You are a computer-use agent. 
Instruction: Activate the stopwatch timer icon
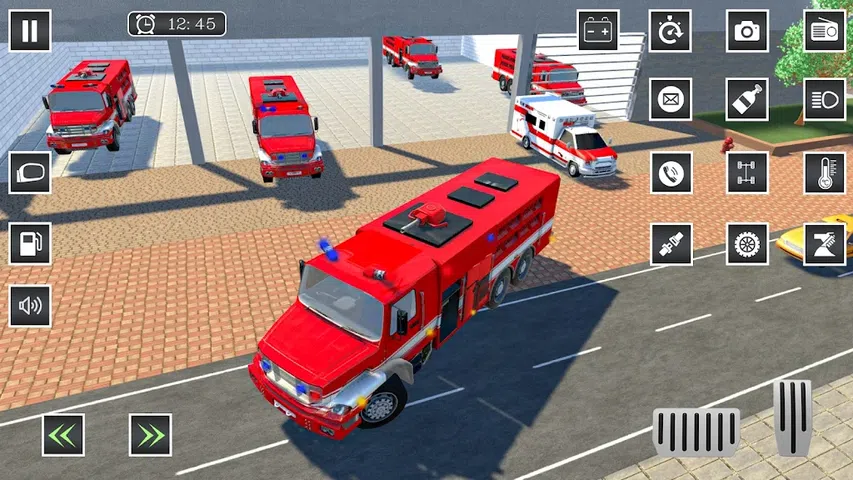670,31
